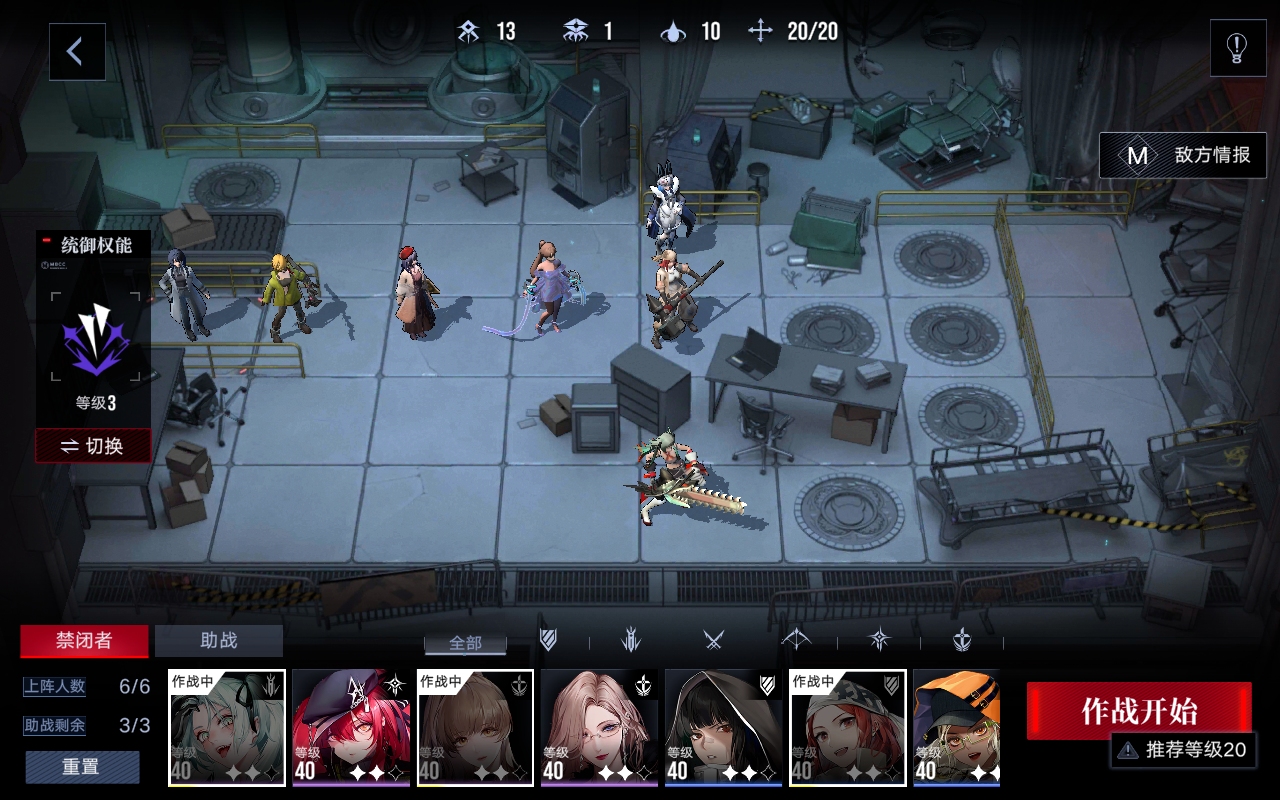
Task: Filter by the crossed swords class icon
Action: pyautogui.click(x=713, y=641)
